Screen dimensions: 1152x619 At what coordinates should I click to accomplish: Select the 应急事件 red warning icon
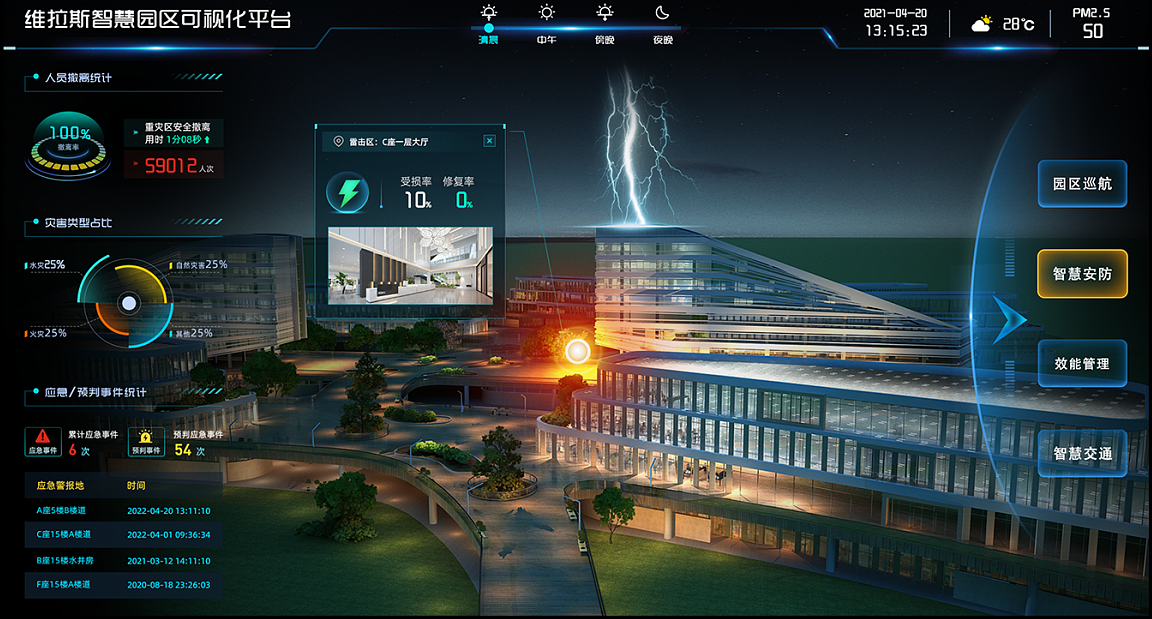click(x=43, y=441)
